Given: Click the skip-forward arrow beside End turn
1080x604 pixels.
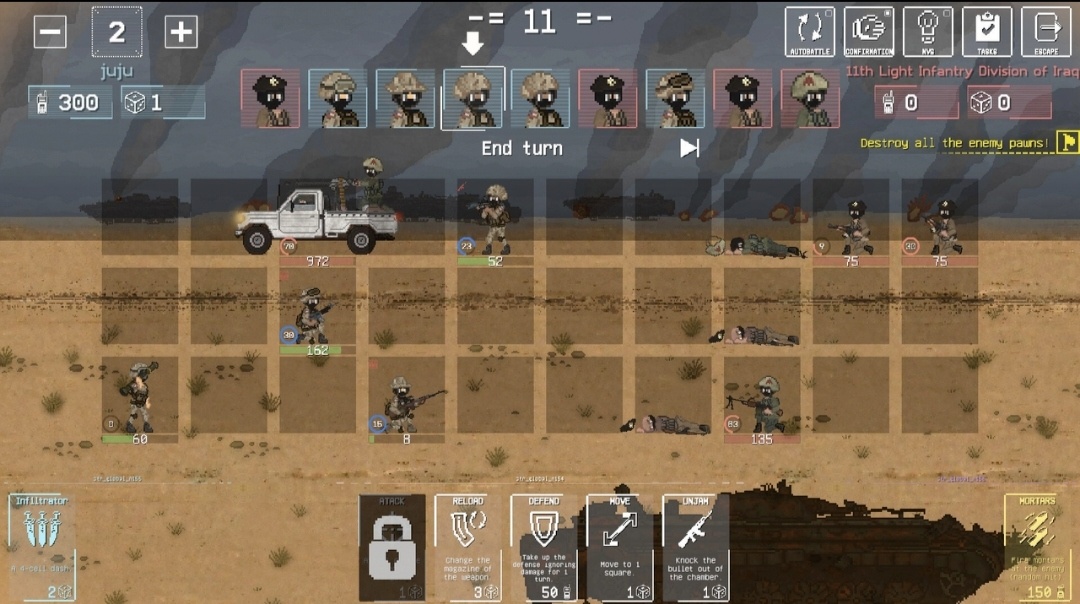Looking at the screenshot, I should [x=689, y=148].
